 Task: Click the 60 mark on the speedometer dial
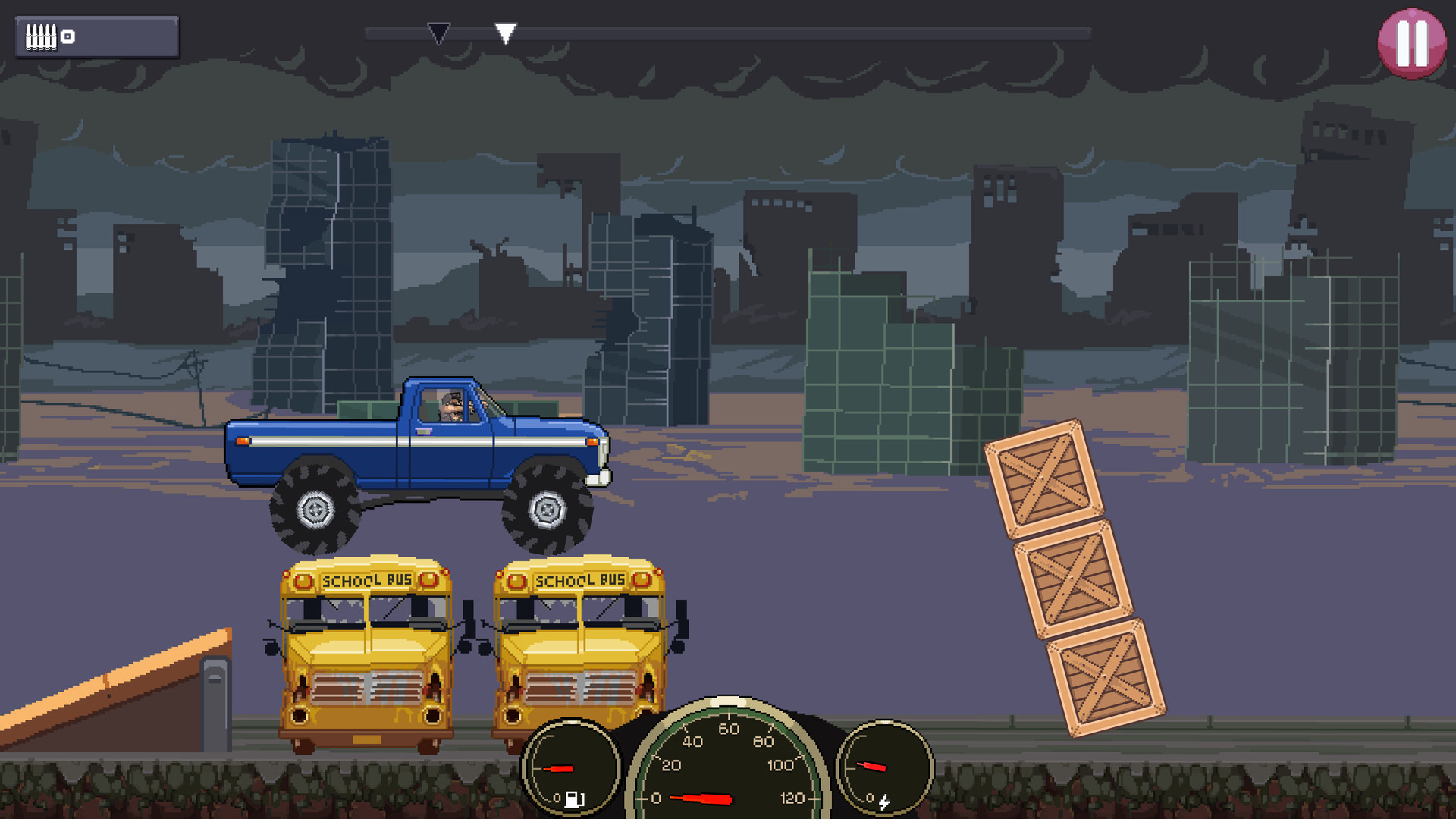tap(730, 730)
